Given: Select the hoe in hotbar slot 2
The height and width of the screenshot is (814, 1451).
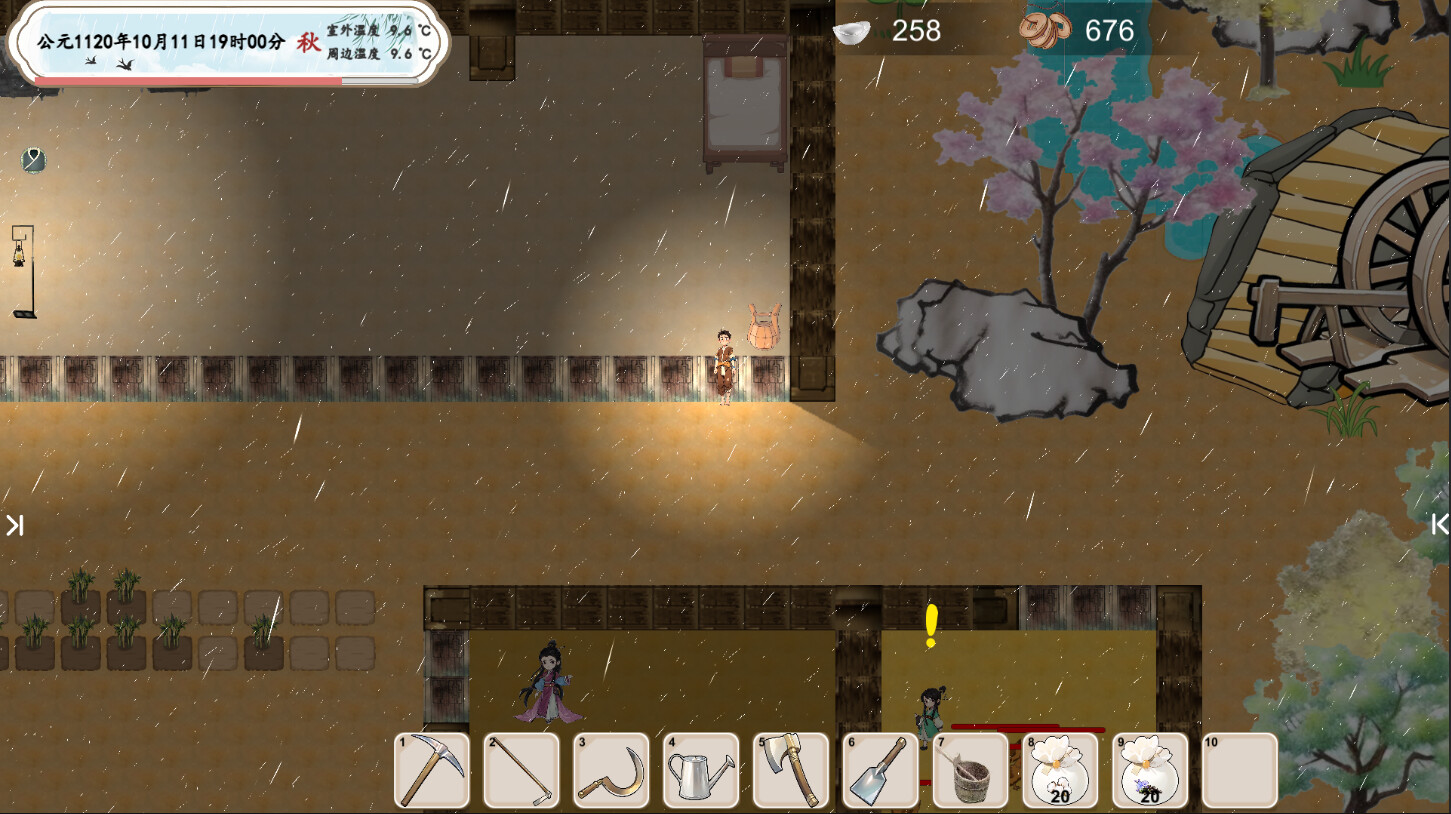Looking at the screenshot, I should [x=521, y=769].
